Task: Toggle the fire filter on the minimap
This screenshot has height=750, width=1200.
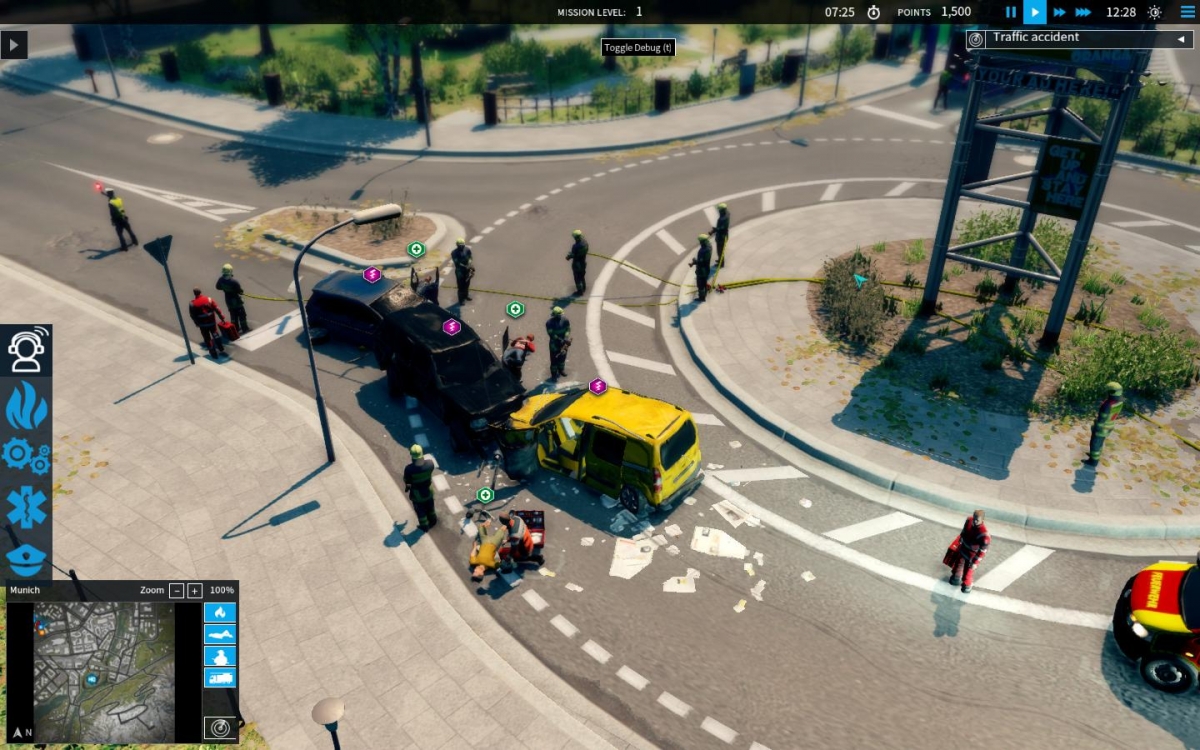Action: (220, 612)
